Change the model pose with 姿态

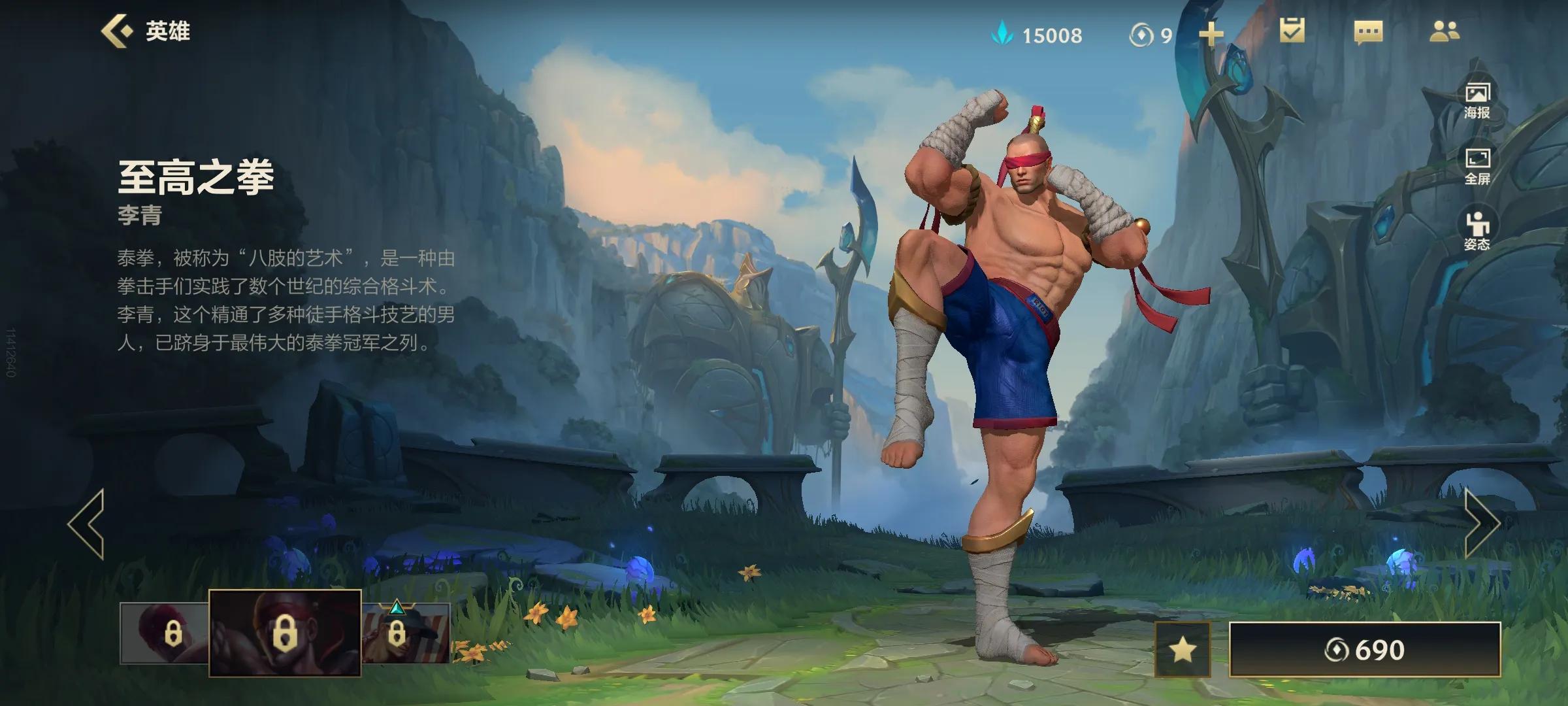1477,231
